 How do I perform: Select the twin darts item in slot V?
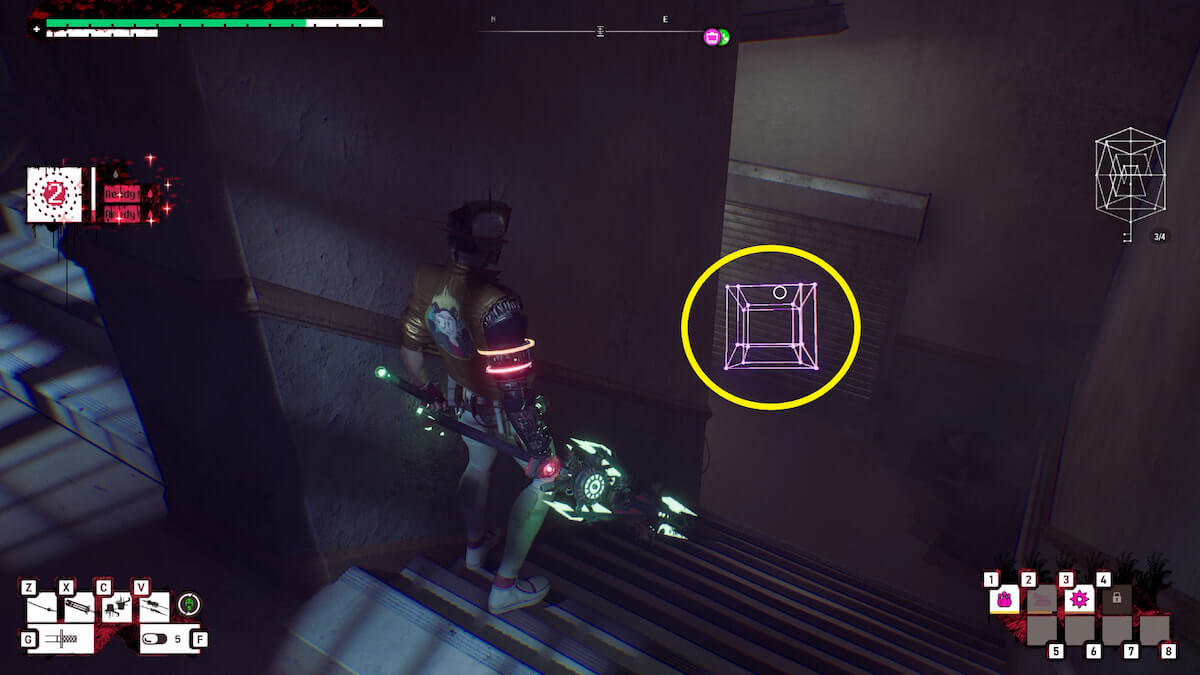coord(153,607)
